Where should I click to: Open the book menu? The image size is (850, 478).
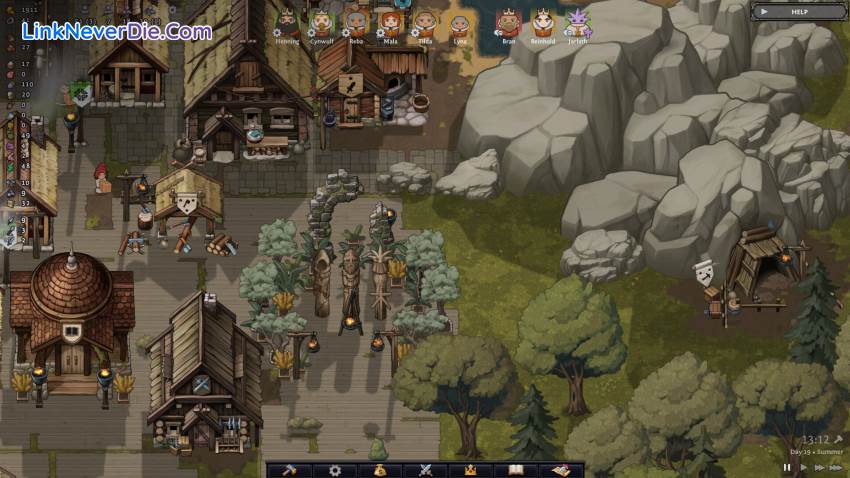click(x=516, y=470)
